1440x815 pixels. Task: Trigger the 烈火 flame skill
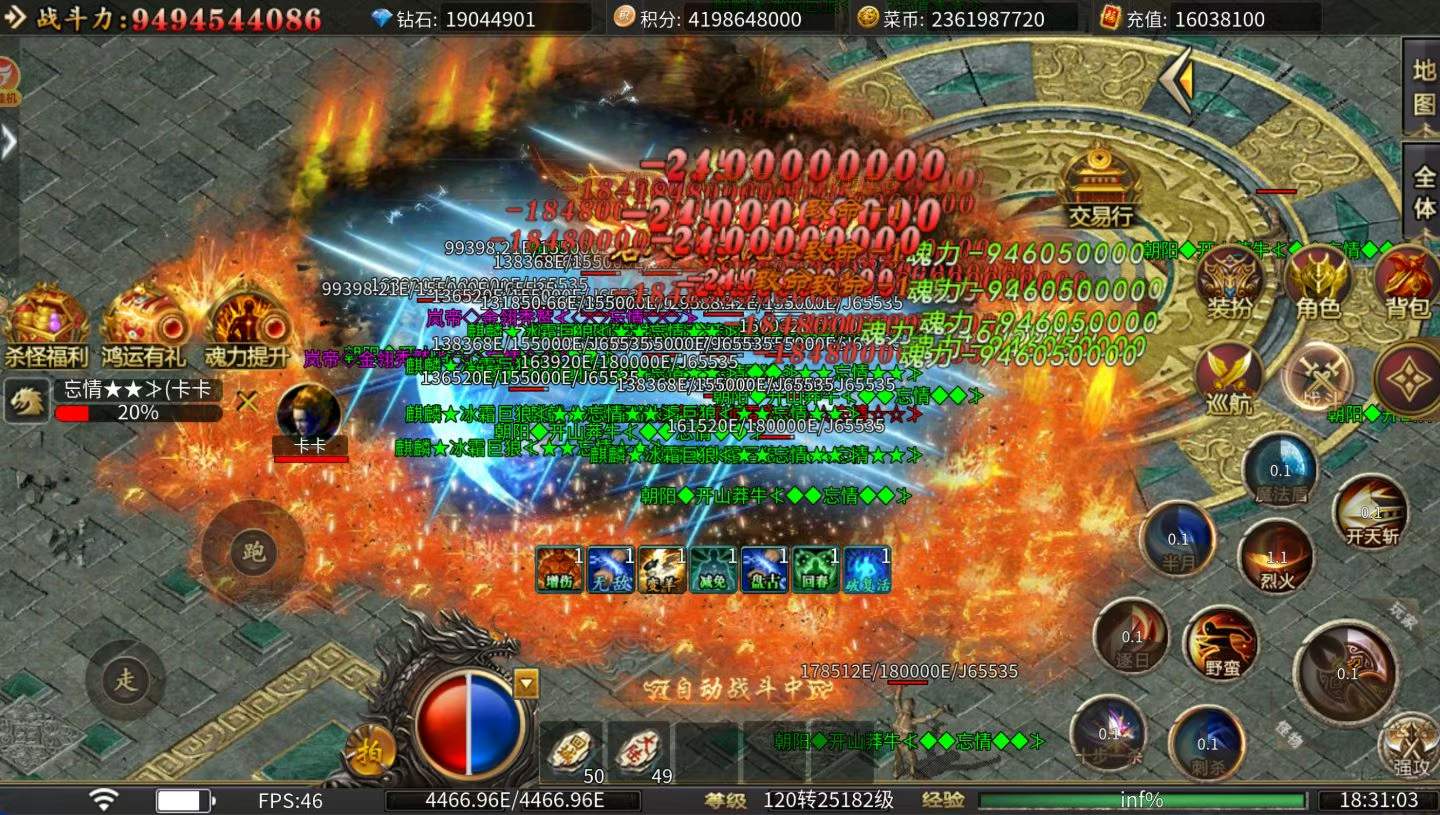pos(1276,556)
